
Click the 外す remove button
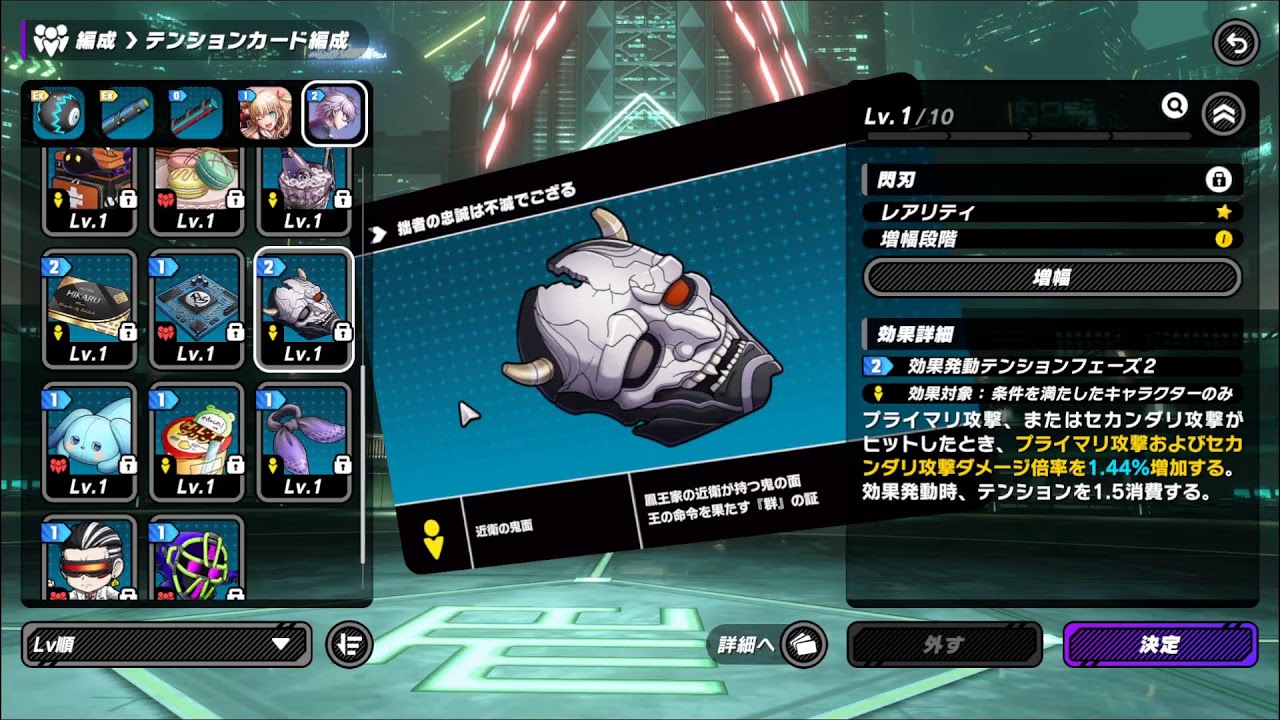[944, 645]
